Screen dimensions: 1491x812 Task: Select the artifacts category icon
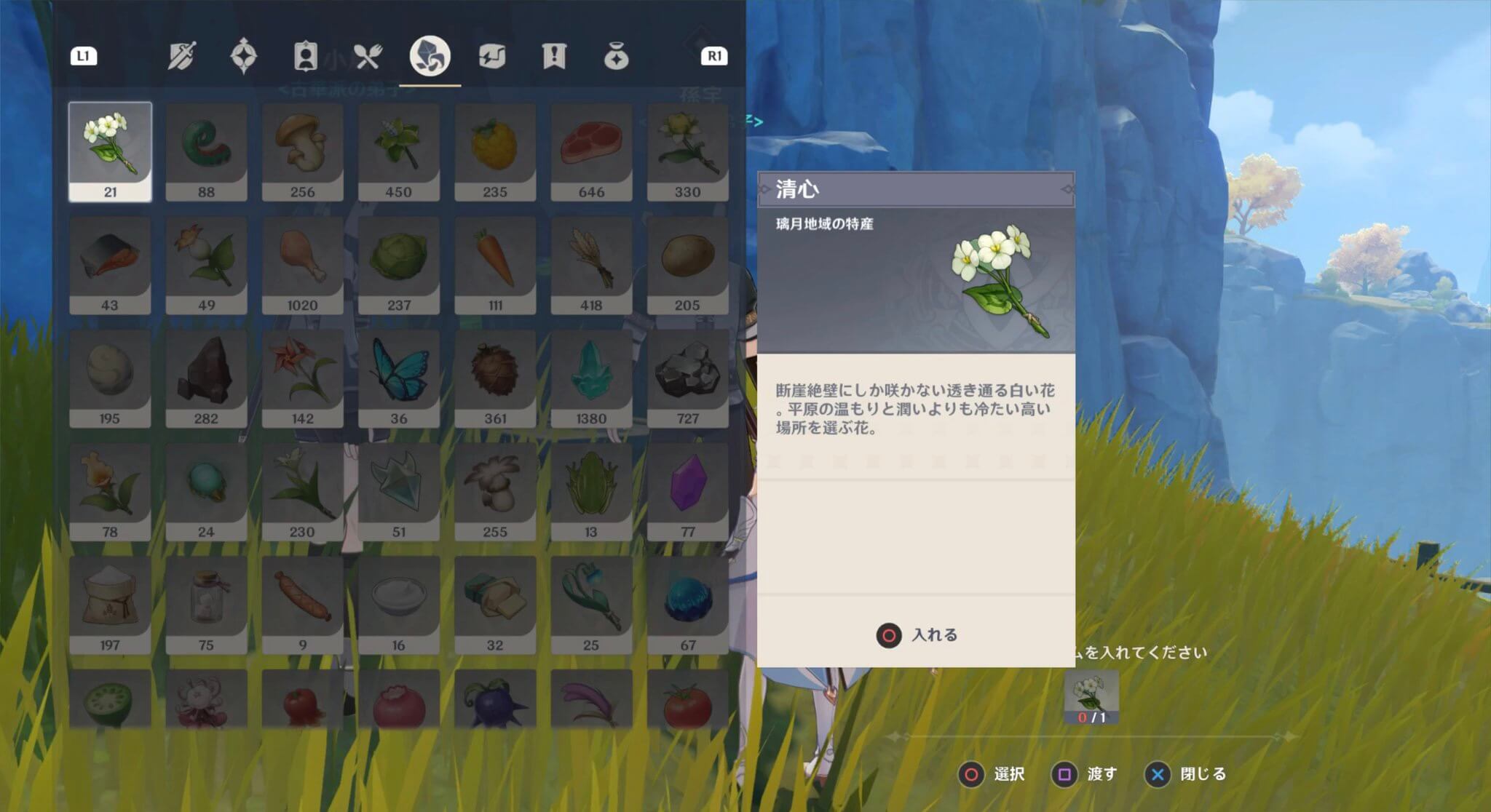243,57
